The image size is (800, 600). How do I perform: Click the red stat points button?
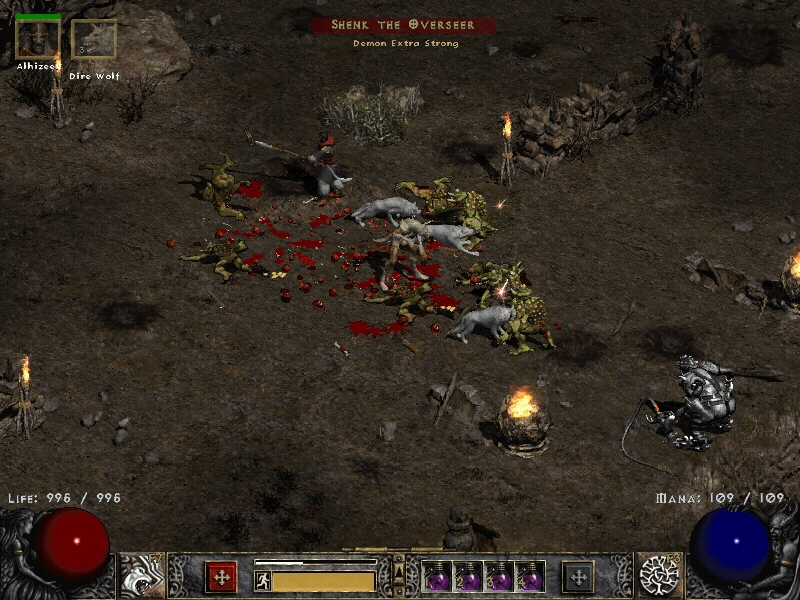click(221, 577)
